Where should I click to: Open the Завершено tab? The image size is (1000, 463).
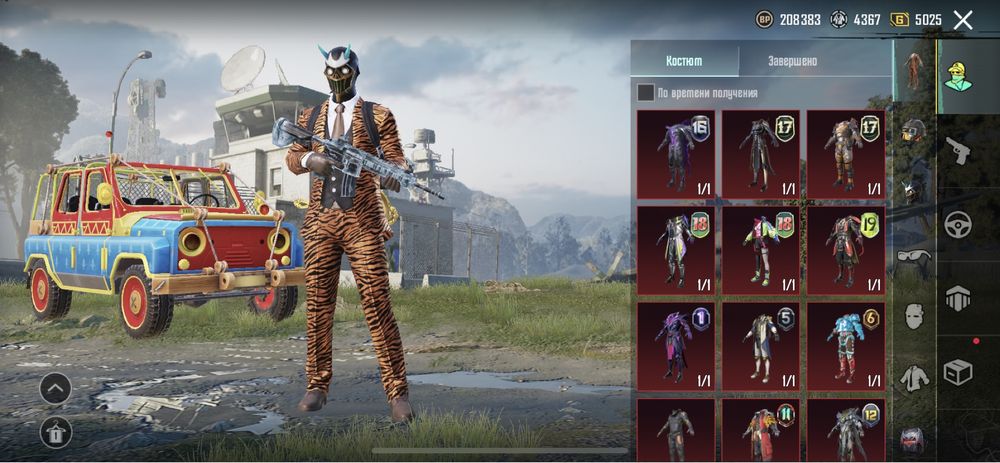792,61
